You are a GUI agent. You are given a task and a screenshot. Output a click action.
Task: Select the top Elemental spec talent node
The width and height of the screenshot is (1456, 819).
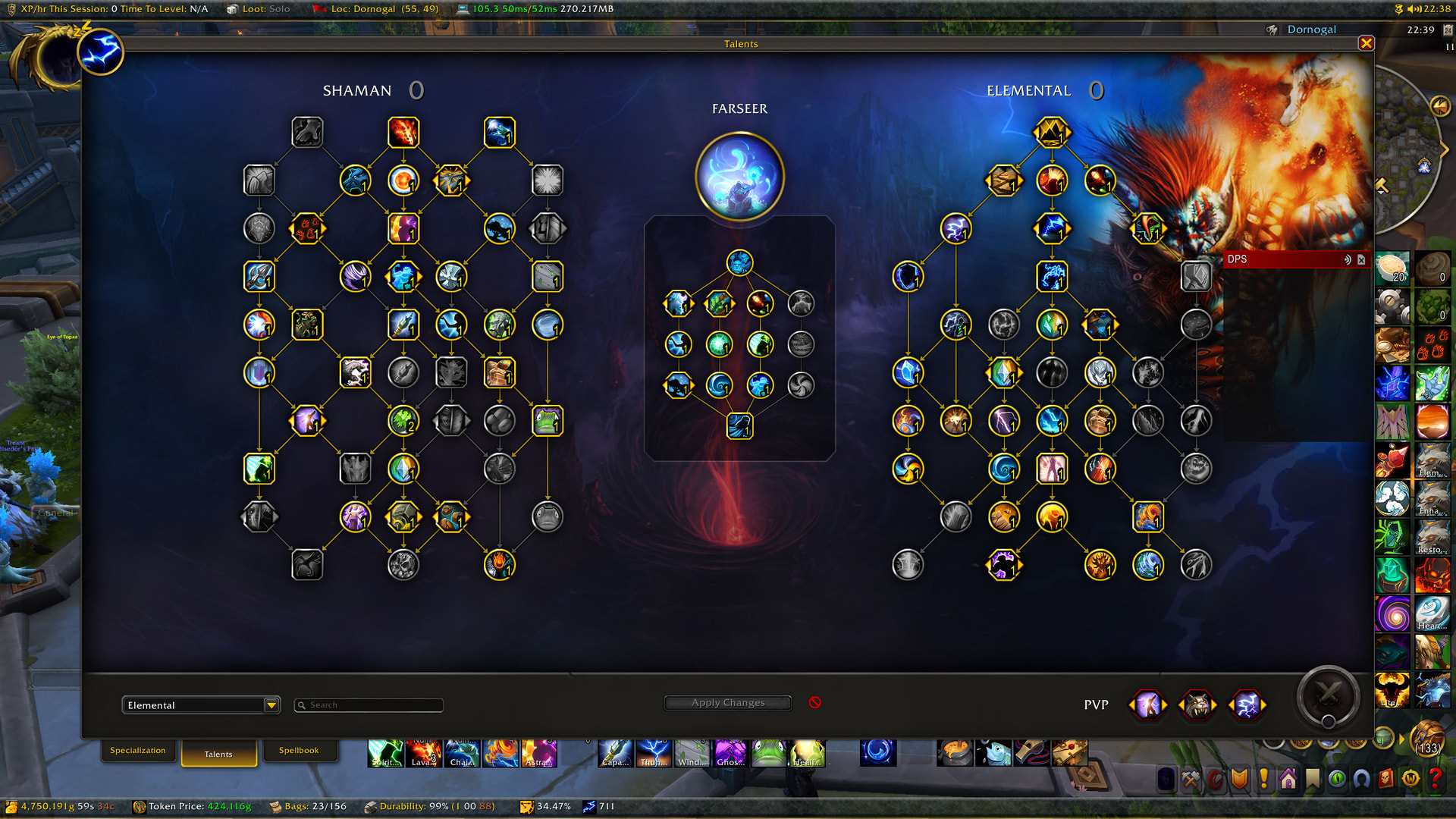pyautogui.click(x=1052, y=133)
